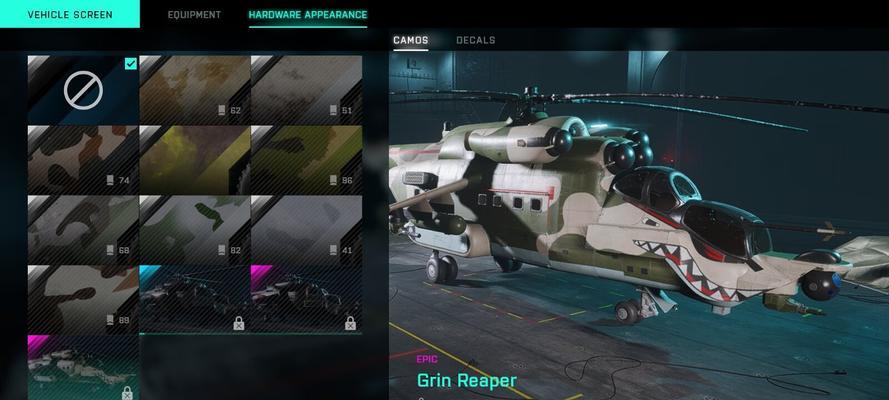Show the Camos sub-tab

tap(410, 40)
